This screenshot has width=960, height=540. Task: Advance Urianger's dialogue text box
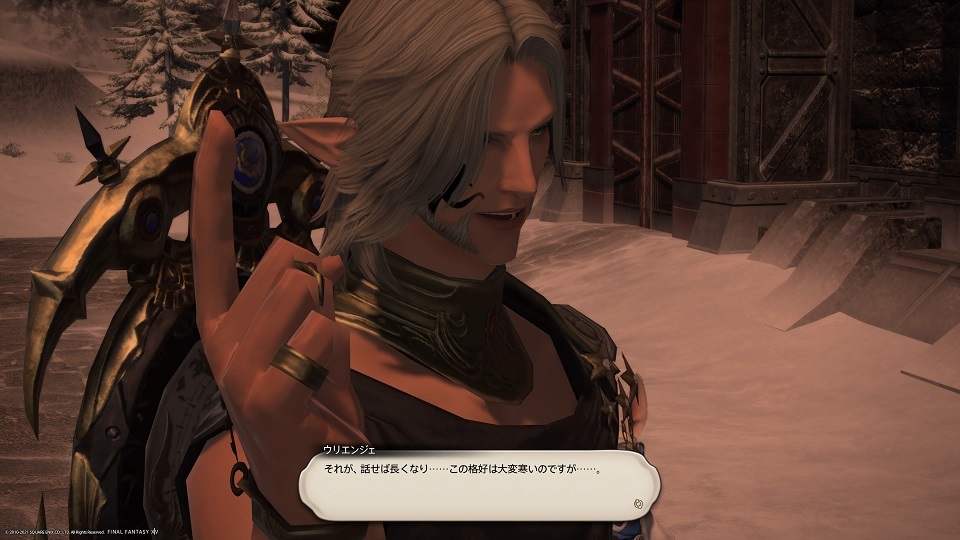pos(478,483)
